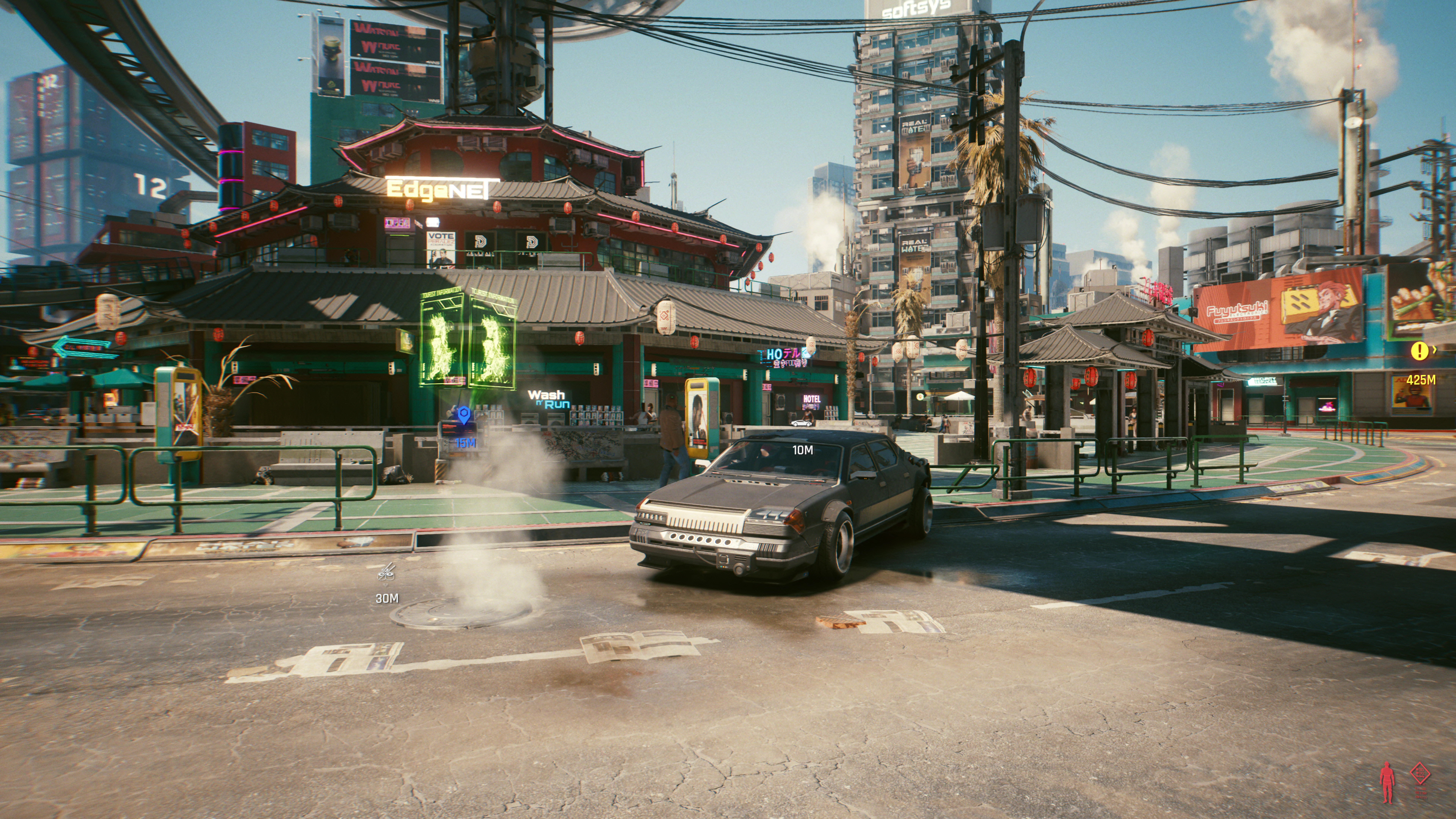The height and width of the screenshot is (819, 1456).
Task: Click the red body silhouette status icon
Action: point(1387,782)
